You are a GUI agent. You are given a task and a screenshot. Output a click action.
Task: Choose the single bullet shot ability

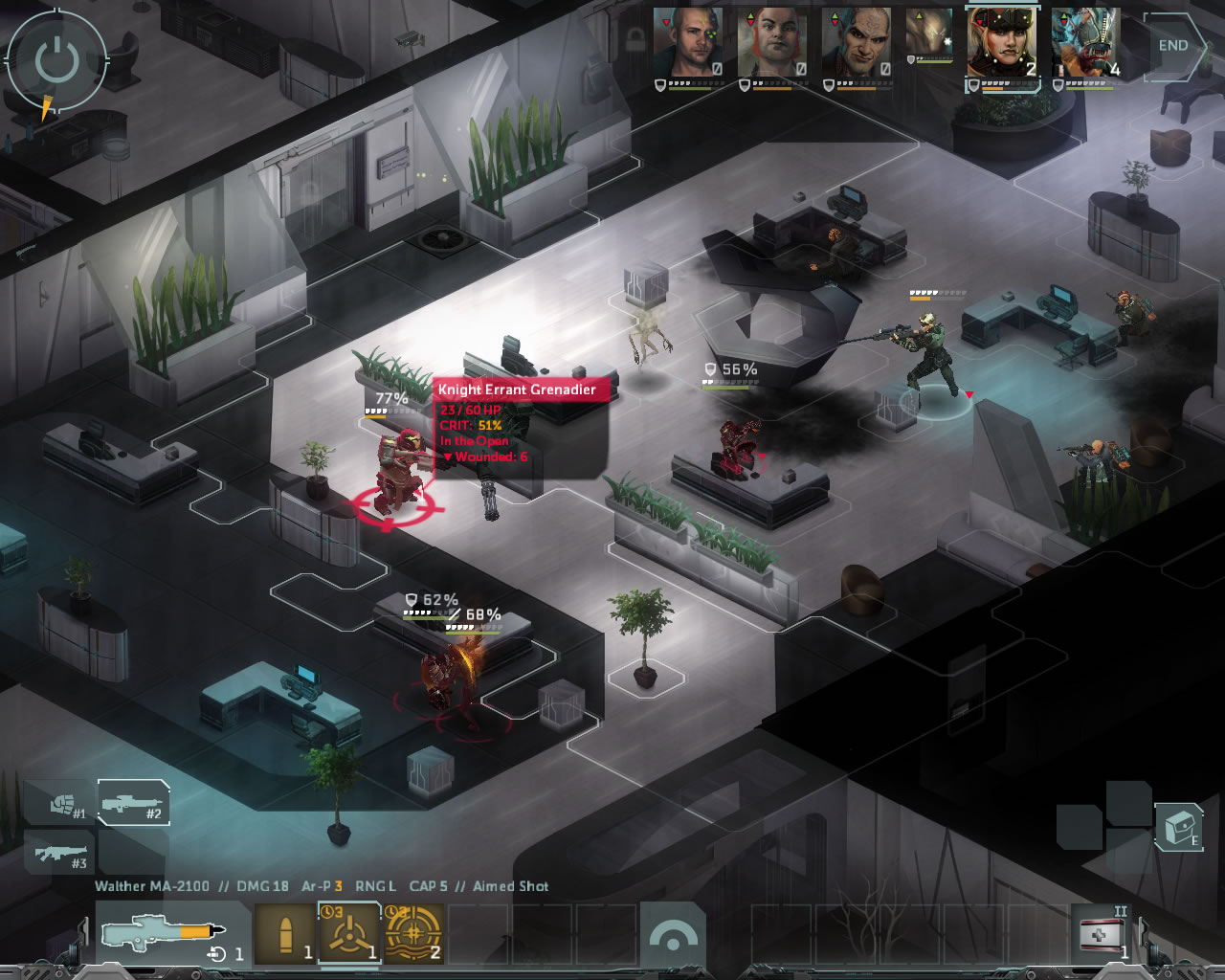(x=285, y=934)
